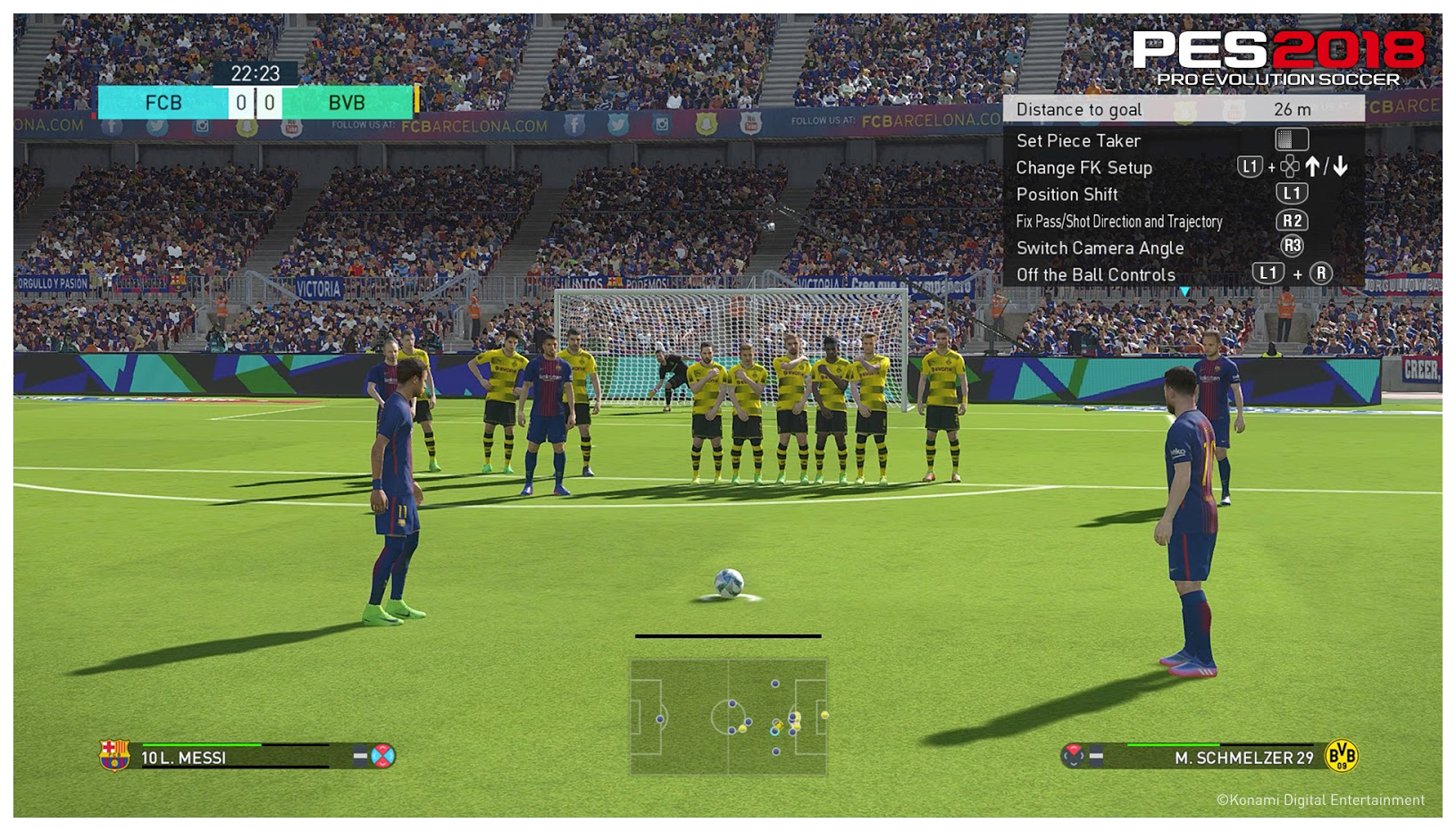Select the Set Piece Taker row
The height and width of the screenshot is (831, 1456).
click(x=1078, y=140)
